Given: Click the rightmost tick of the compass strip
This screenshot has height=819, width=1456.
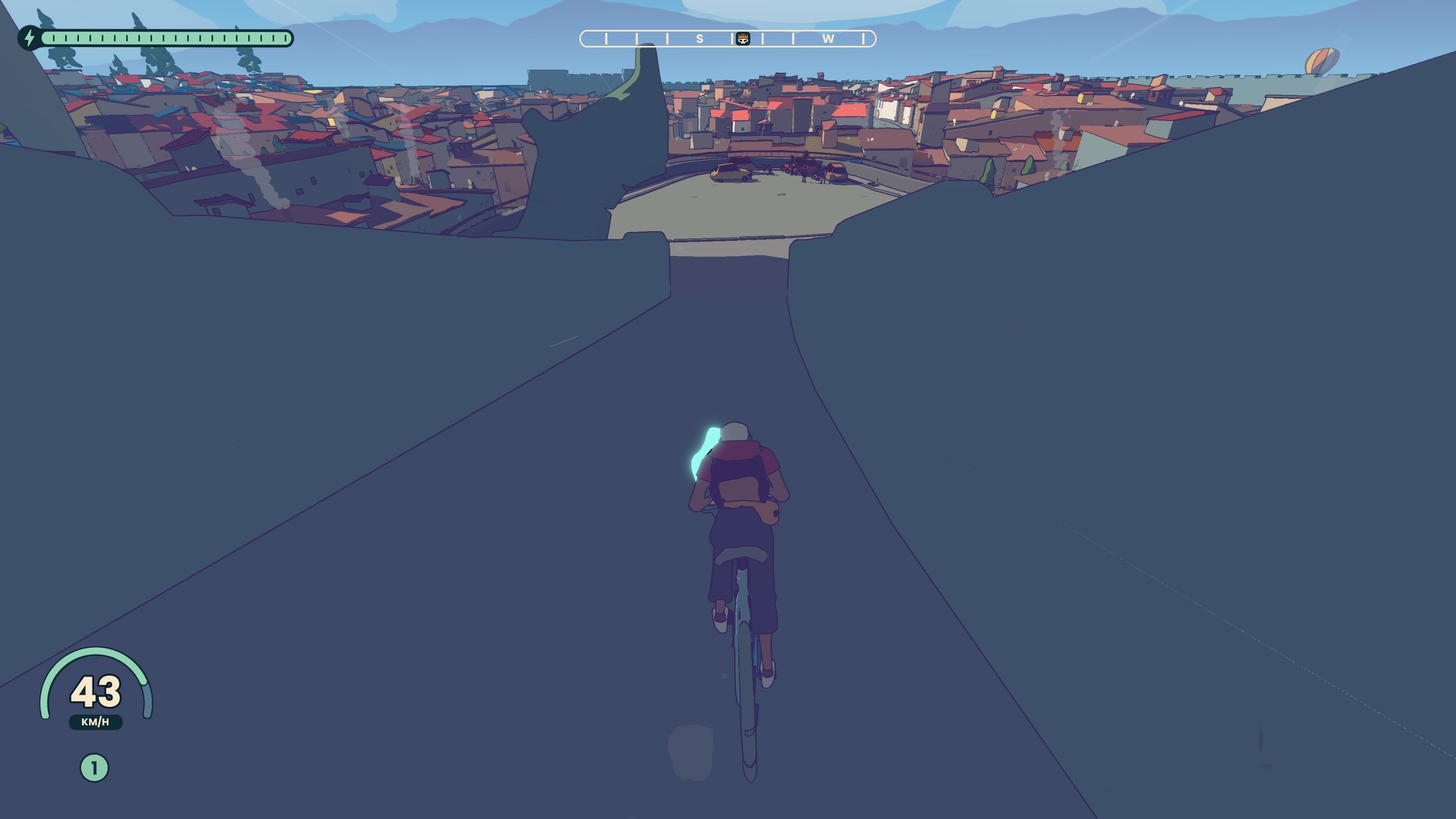Looking at the screenshot, I should click(864, 38).
